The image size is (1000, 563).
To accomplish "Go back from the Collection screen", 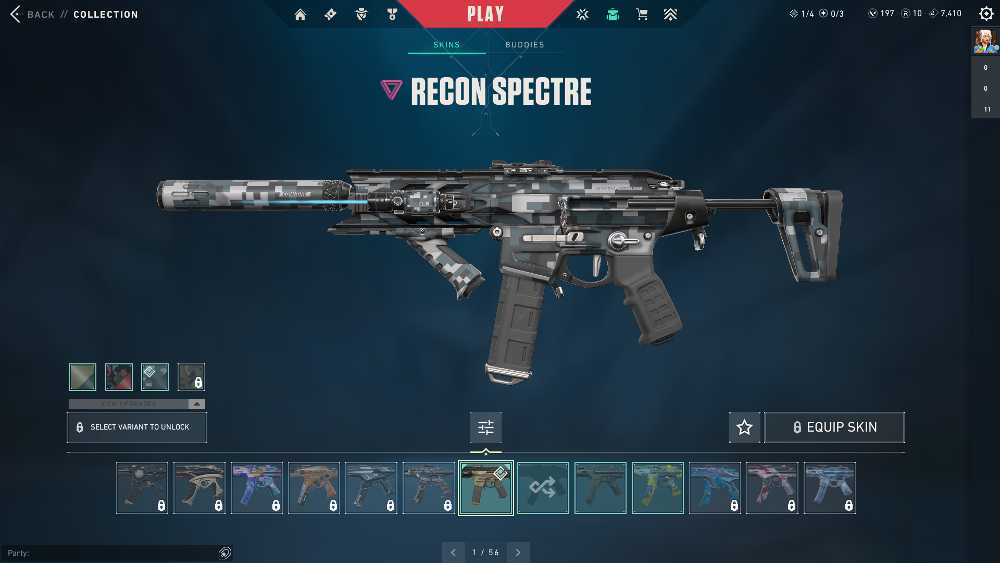I will (x=32, y=15).
